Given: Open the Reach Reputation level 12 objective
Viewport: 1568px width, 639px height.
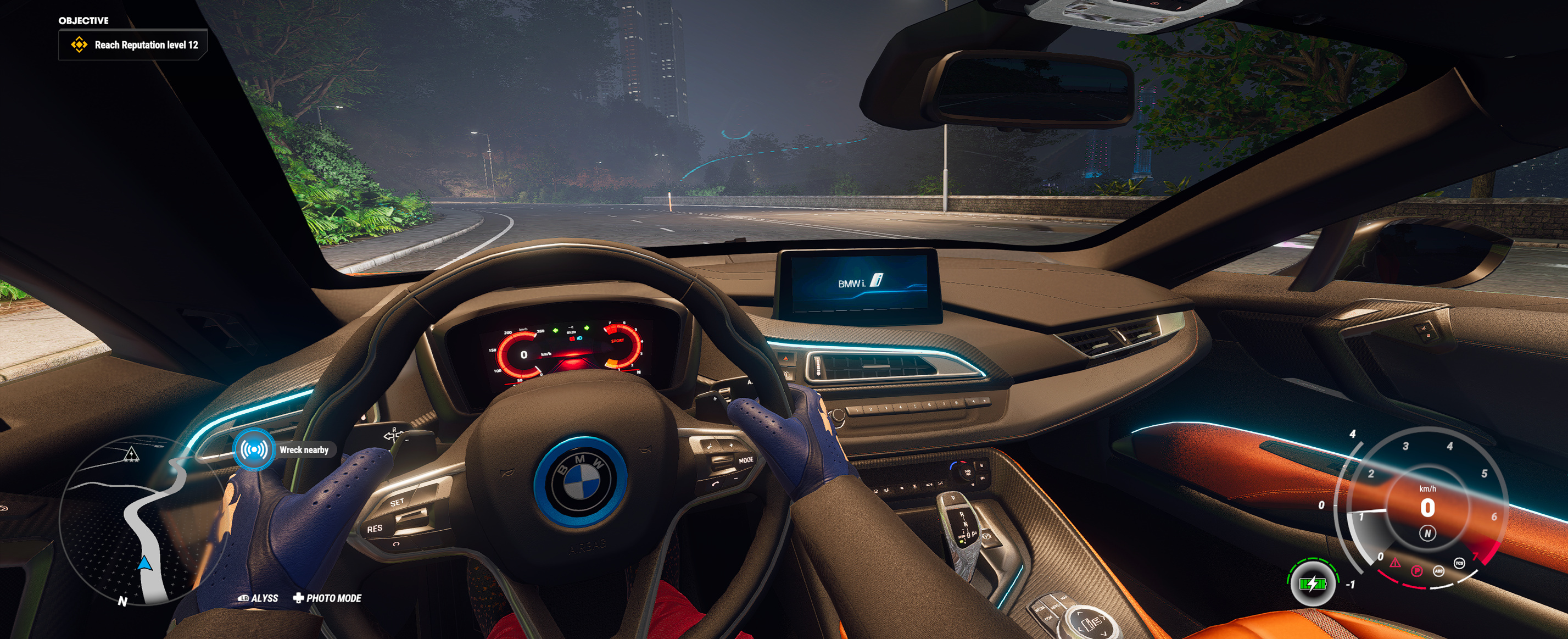Looking at the screenshot, I should (134, 45).
